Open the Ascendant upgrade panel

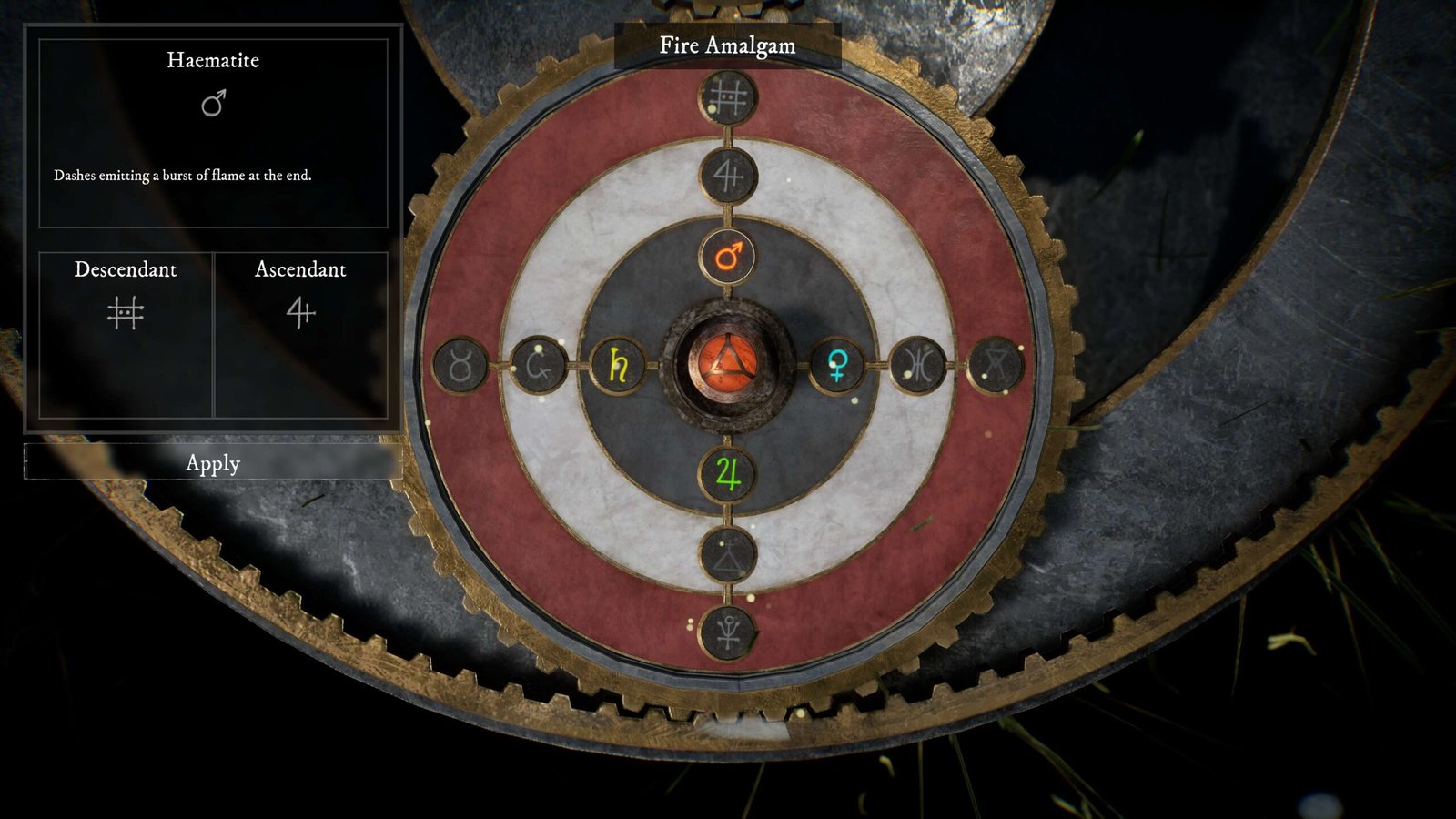point(300,334)
